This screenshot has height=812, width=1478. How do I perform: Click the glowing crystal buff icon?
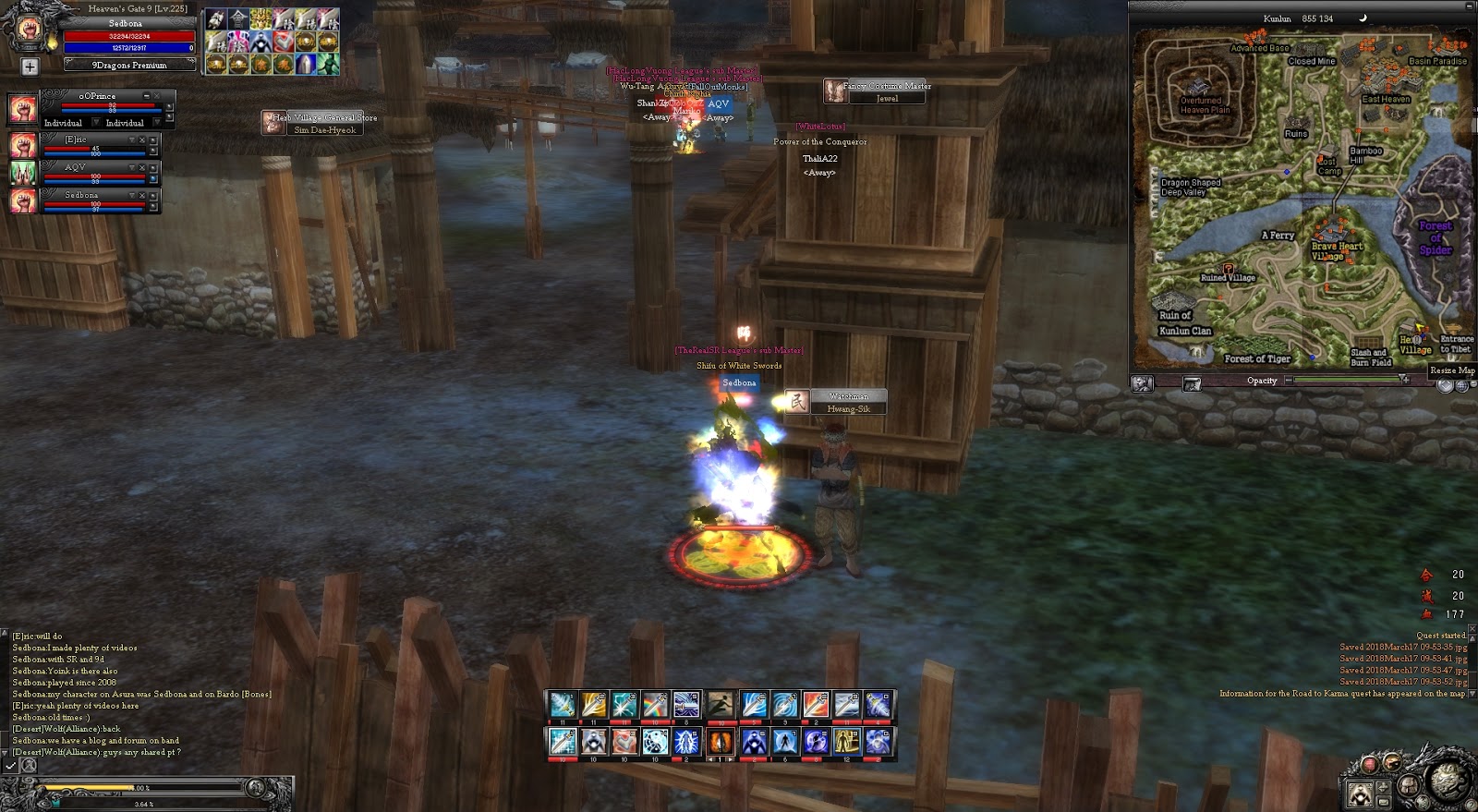point(306,64)
